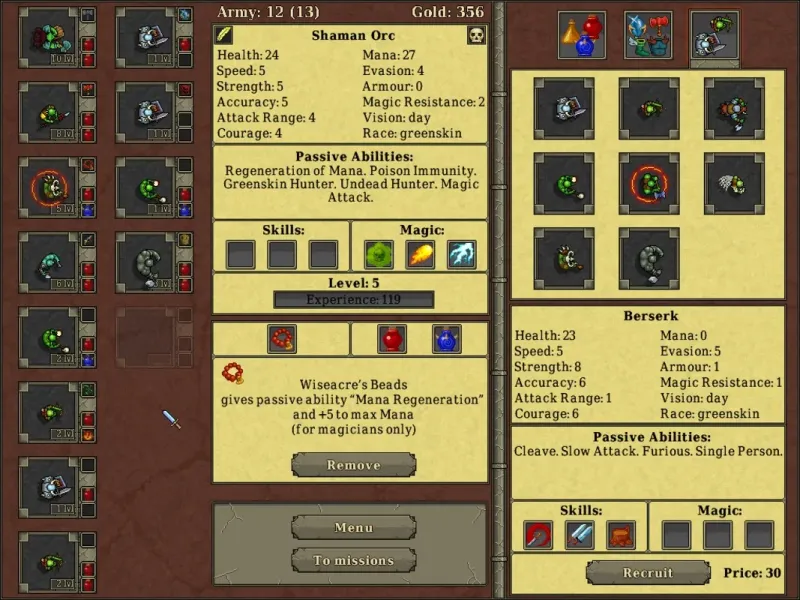
Task: Switch to the potions shop tab
Action: coord(581,36)
